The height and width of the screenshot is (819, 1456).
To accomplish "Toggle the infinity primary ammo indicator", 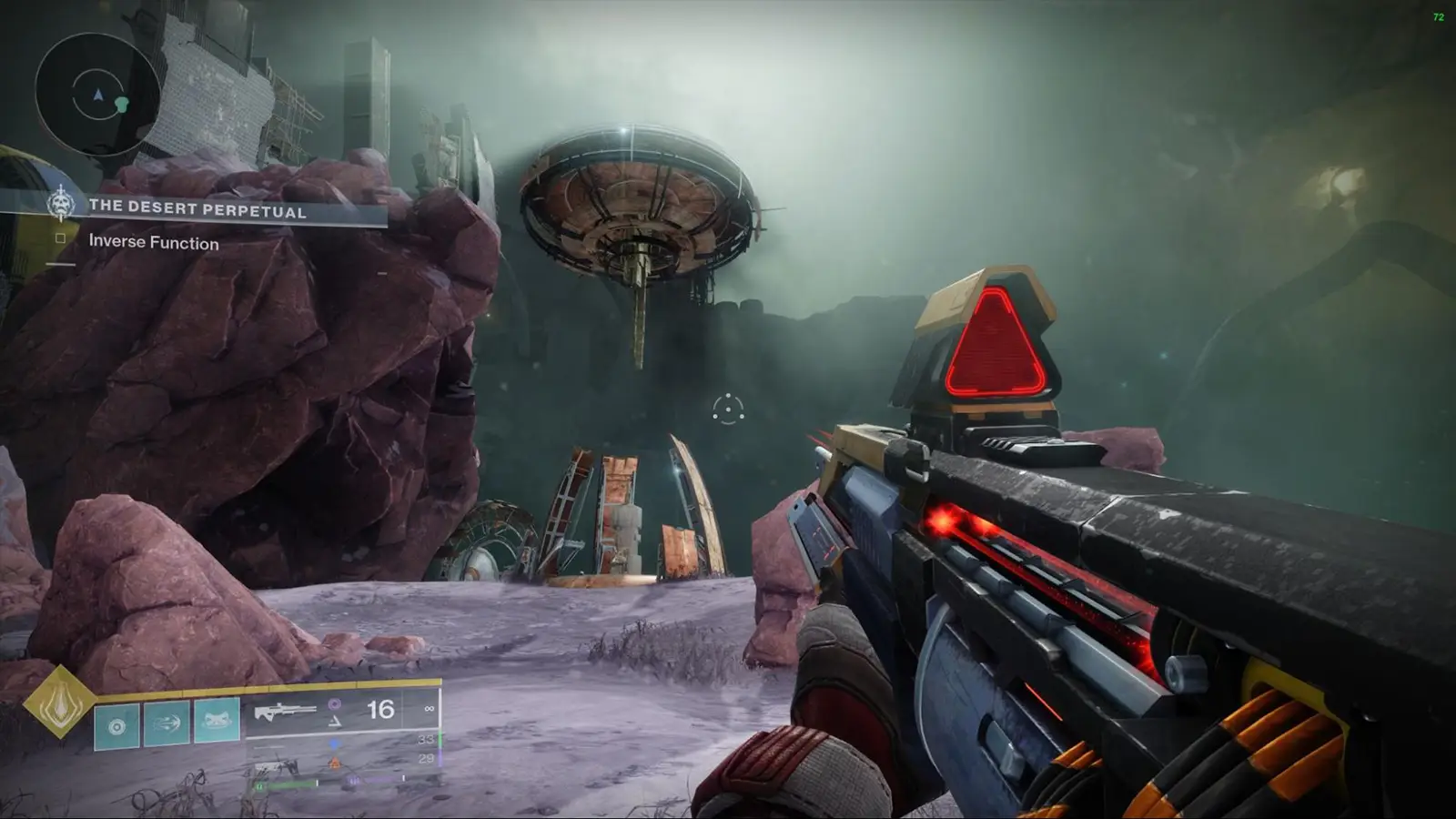I will coord(429,708).
